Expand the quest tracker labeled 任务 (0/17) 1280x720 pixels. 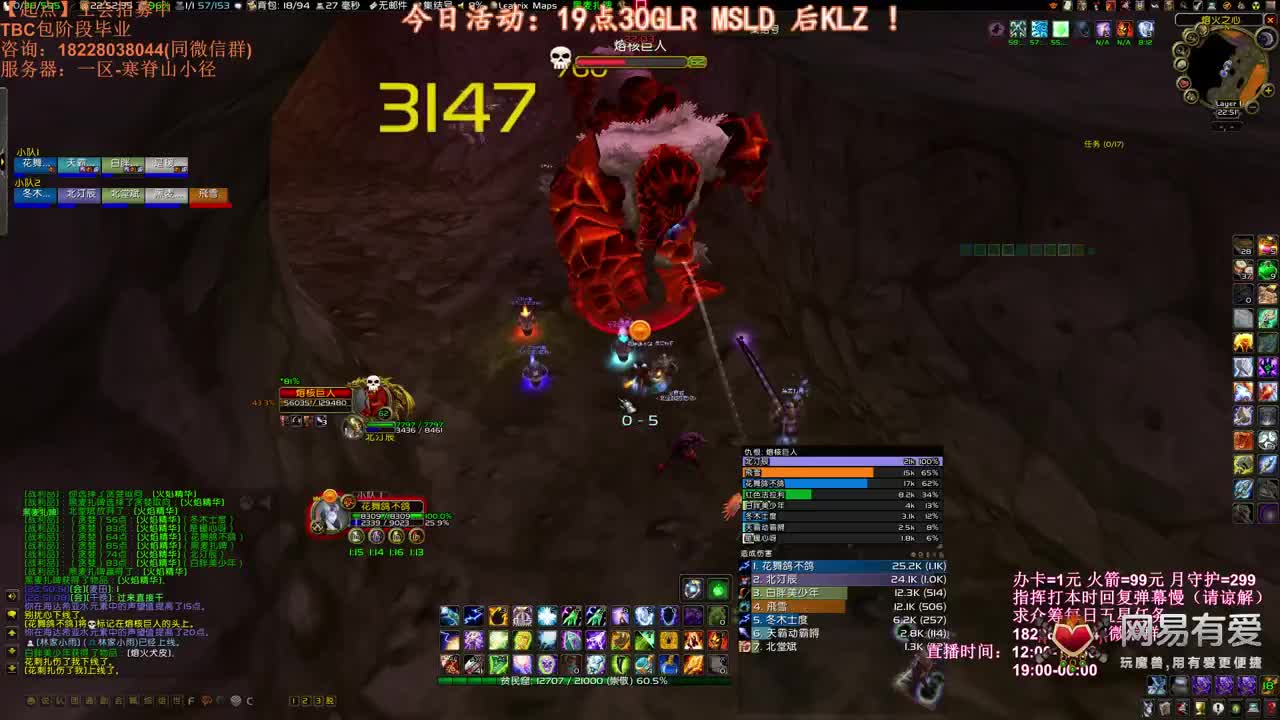tap(1104, 144)
